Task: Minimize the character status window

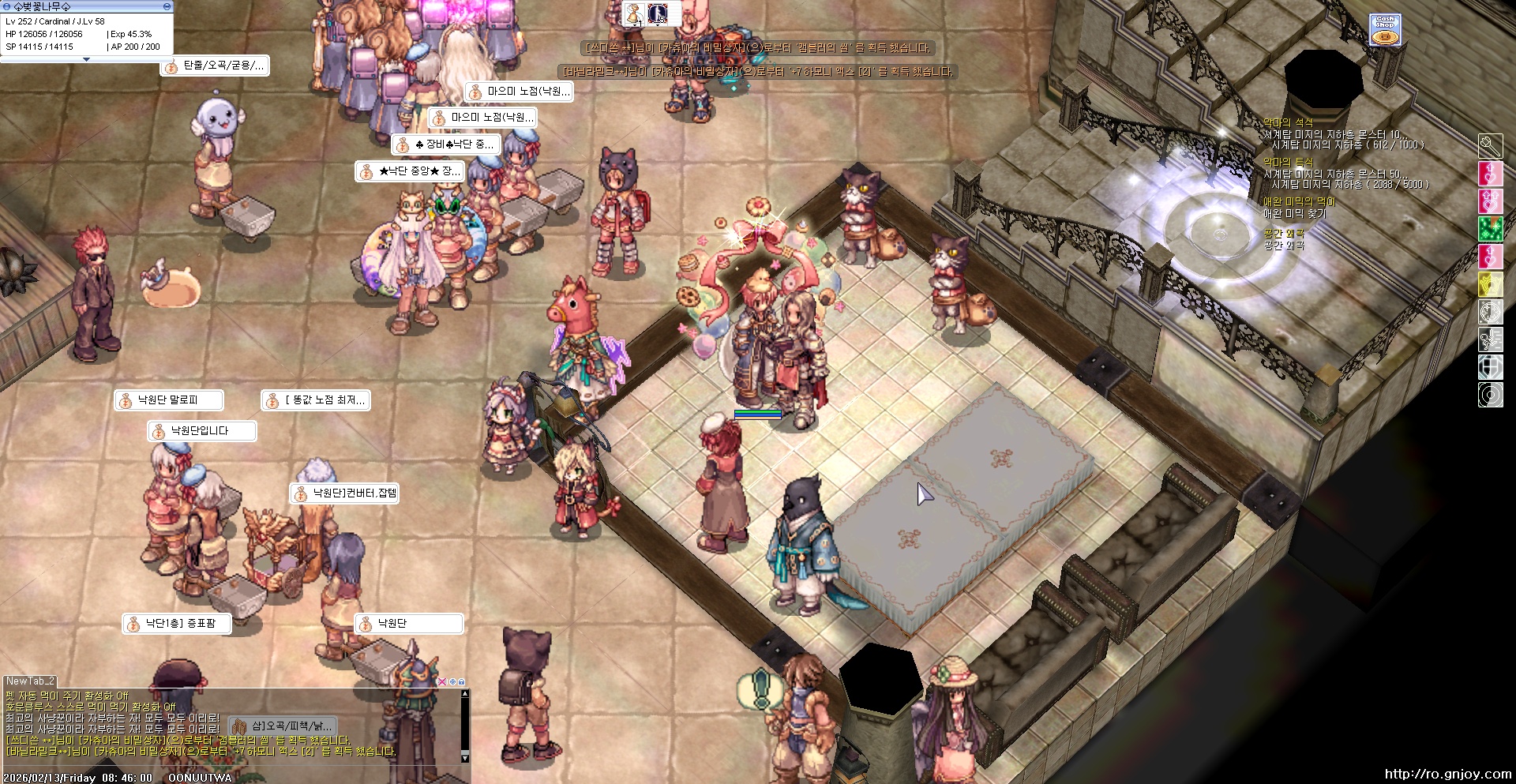Action: point(167,6)
